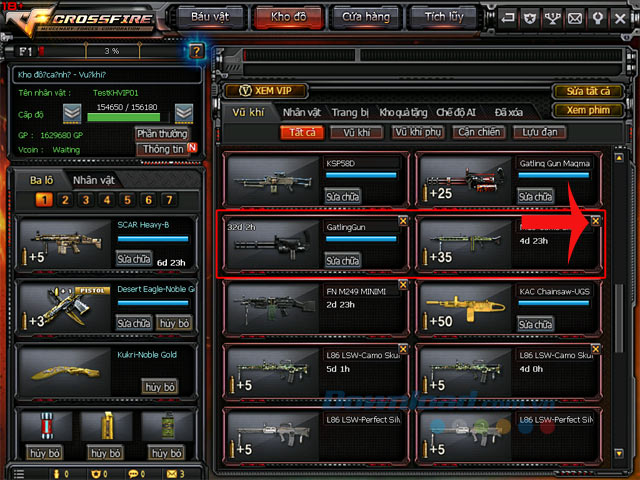
Task: Switch to the Nhân vật inventory tab
Action: tap(301, 113)
